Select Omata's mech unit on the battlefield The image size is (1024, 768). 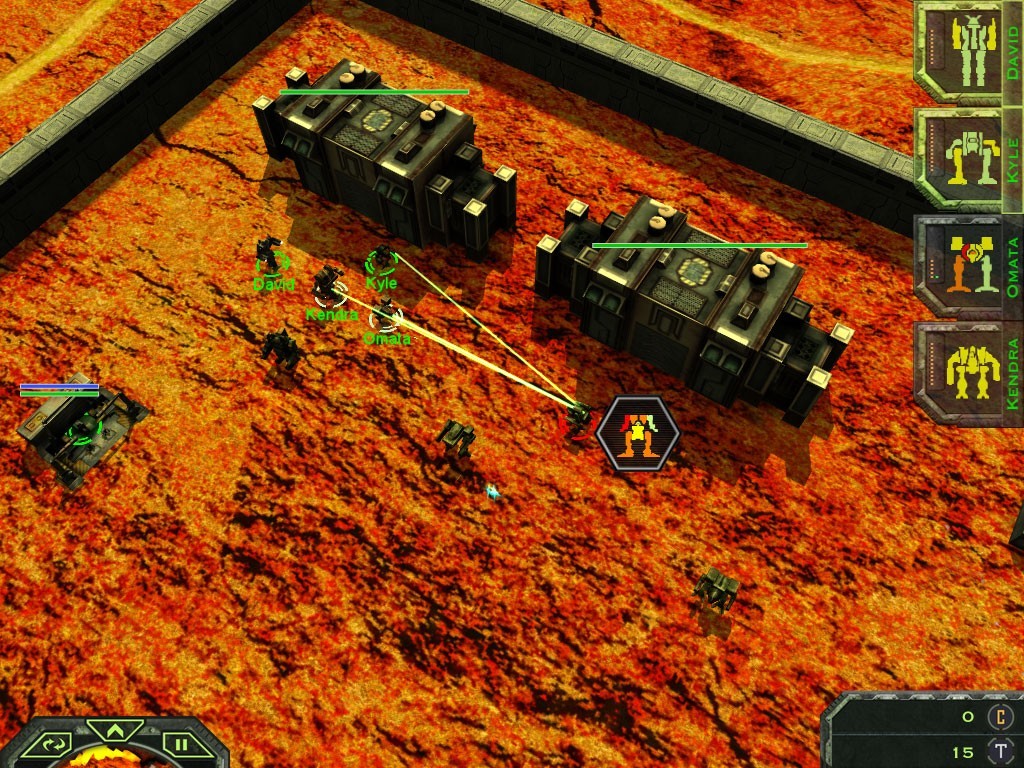coord(385,311)
